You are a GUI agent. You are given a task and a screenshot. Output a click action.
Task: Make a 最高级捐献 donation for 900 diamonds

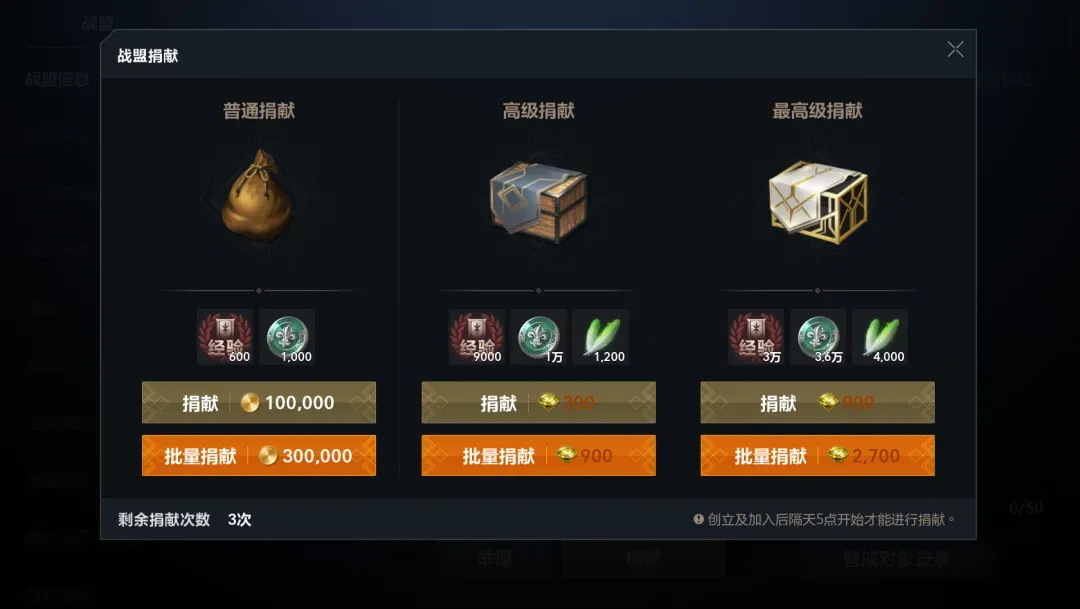[x=817, y=403]
